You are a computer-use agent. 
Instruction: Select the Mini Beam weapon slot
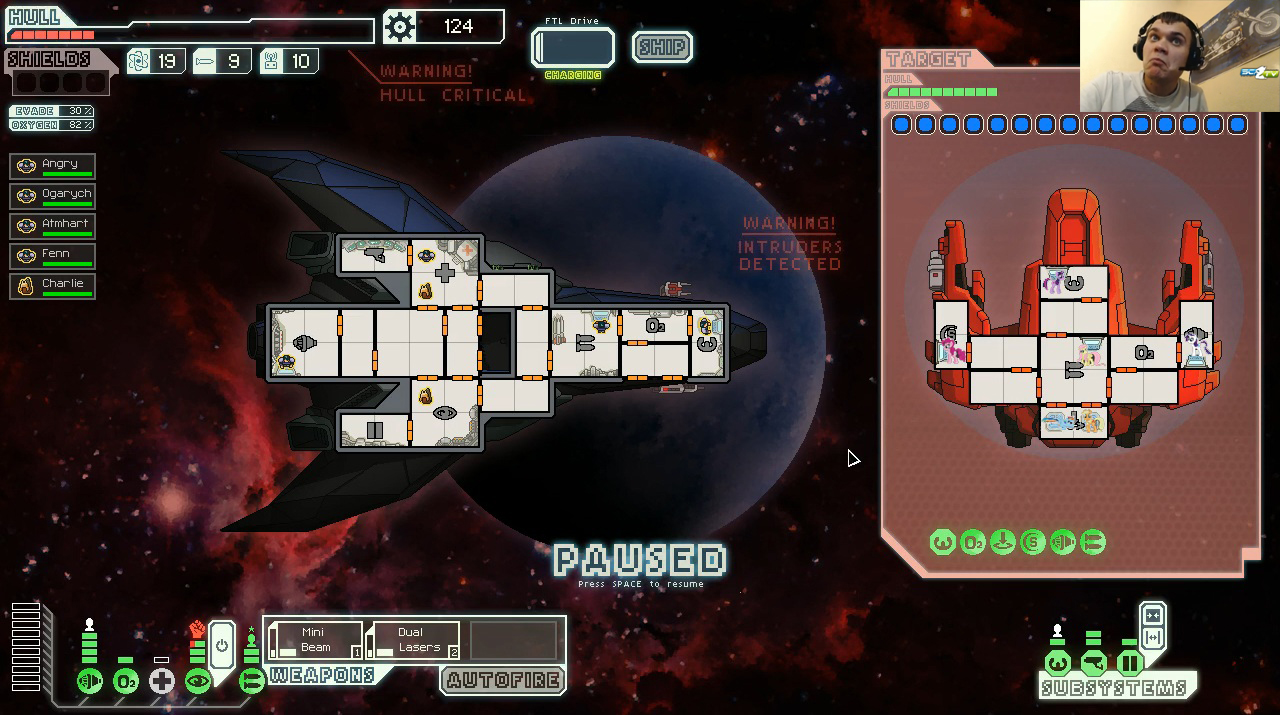point(316,640)
